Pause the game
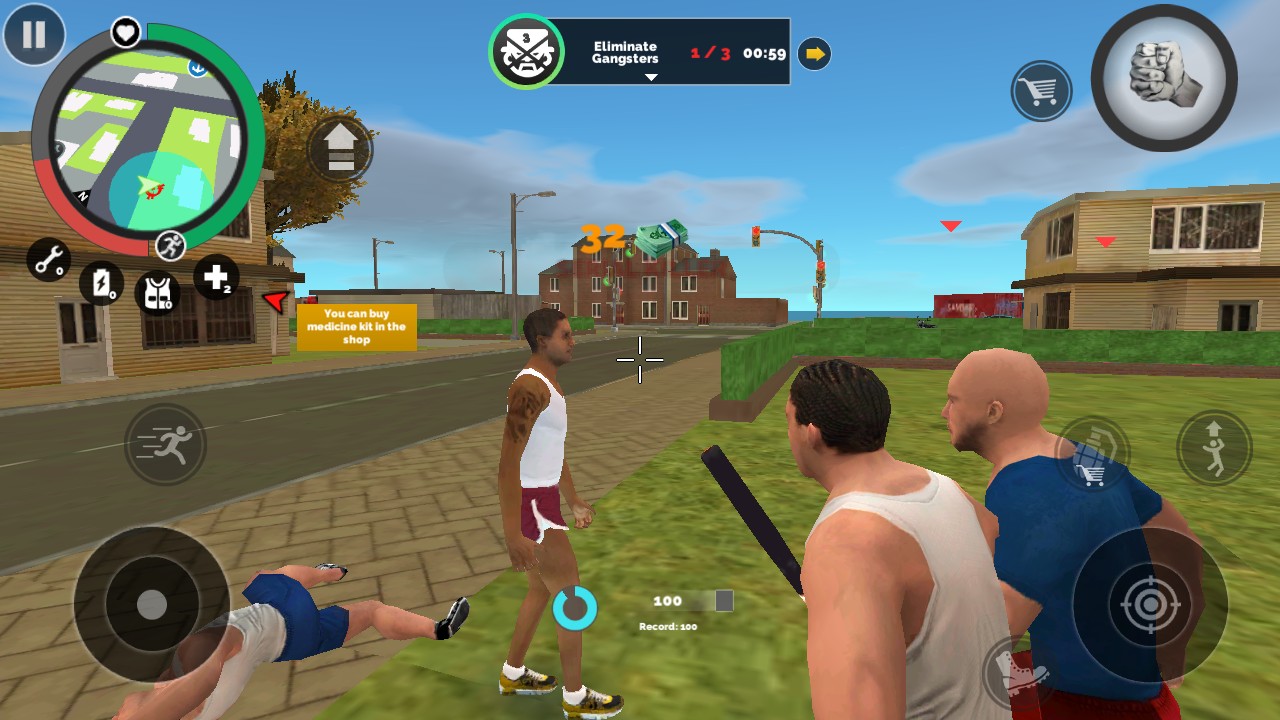This screenshot has width=1280, height=720. coord(34,34)
